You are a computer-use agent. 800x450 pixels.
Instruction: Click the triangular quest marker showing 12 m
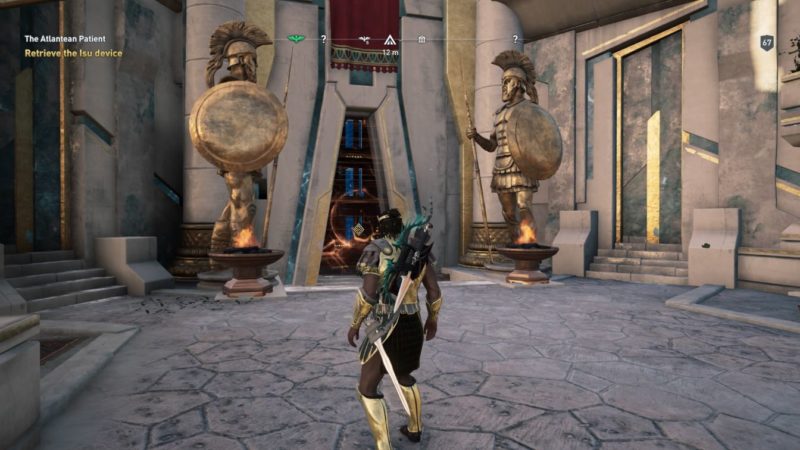click(x=390, y=40)
